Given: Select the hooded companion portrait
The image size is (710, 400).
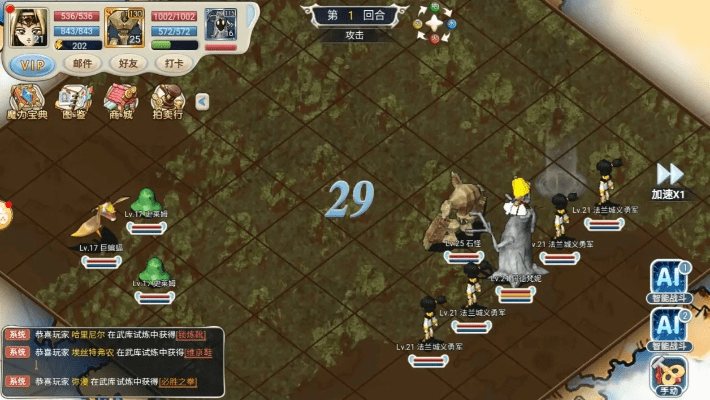Looking at the screenshot, I should pos(219,26).
